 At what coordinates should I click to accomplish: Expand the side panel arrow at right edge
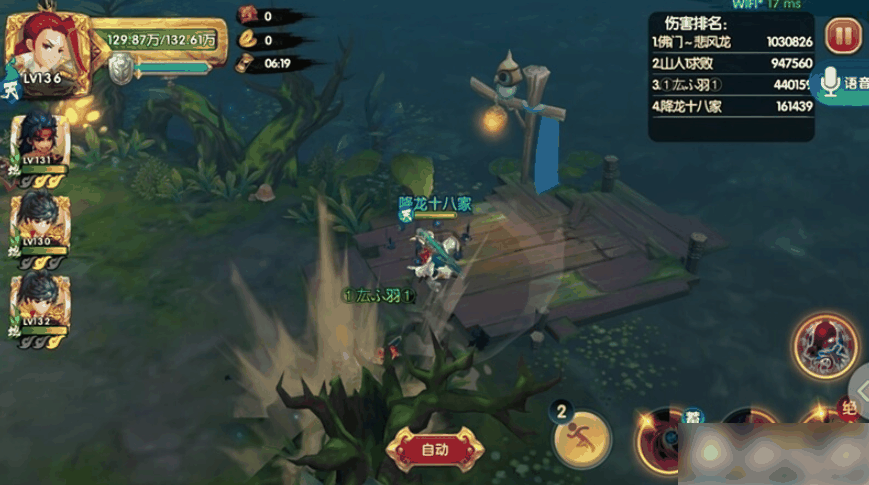click(860, 390)
